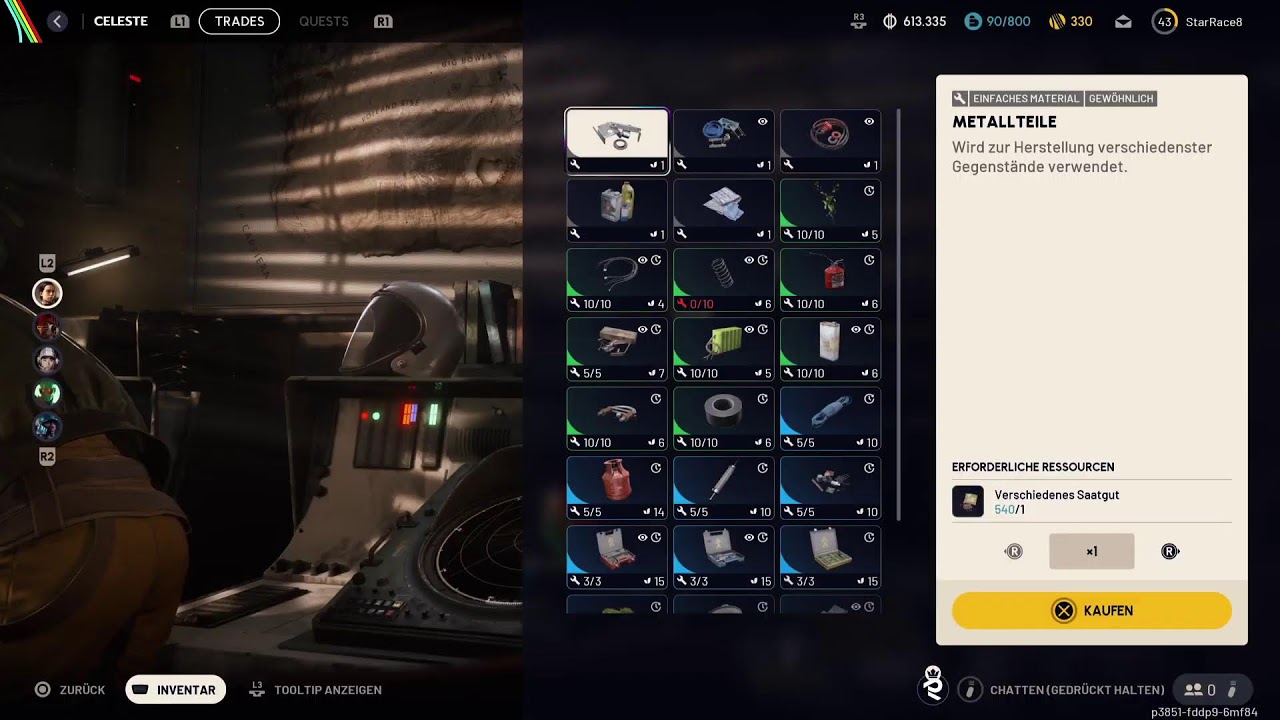Select the red-hooded trader portrait
Viewport: 1280px width, 720px height.
(47, 327)
